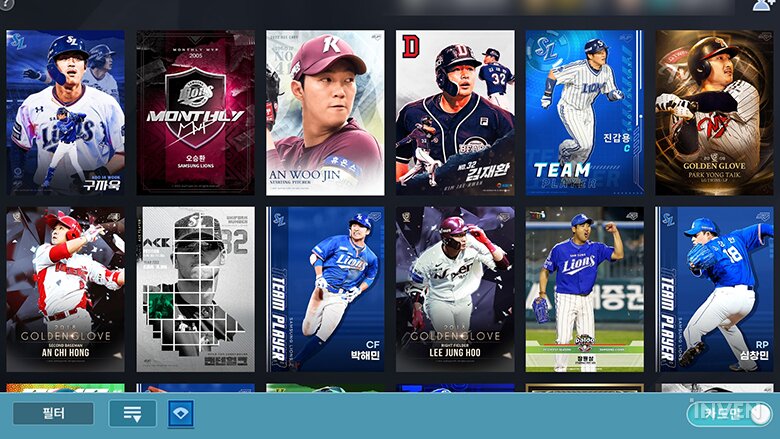Select the 진갑용 Team Player card
Screen dimensions: 780x439
pos(585,112)
